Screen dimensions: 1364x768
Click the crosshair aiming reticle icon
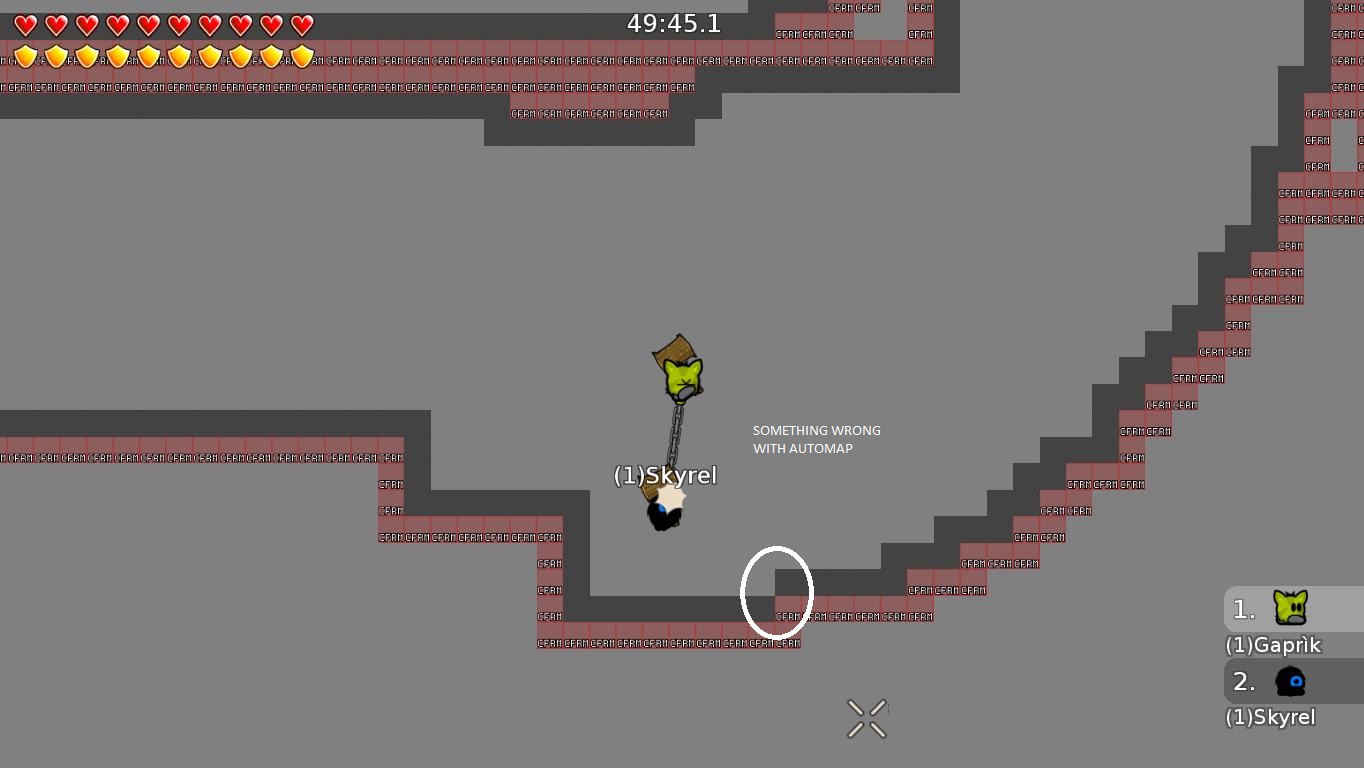pyautogui.click(x=866, y=717)
